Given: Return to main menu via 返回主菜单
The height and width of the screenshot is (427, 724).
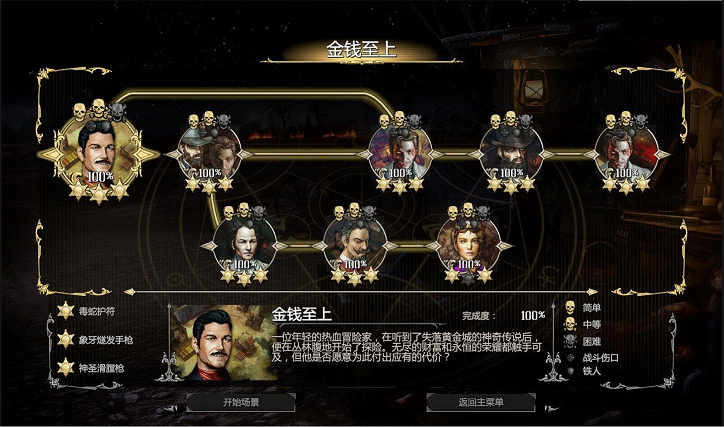Looking at the screenshot, I should (481, 403).
